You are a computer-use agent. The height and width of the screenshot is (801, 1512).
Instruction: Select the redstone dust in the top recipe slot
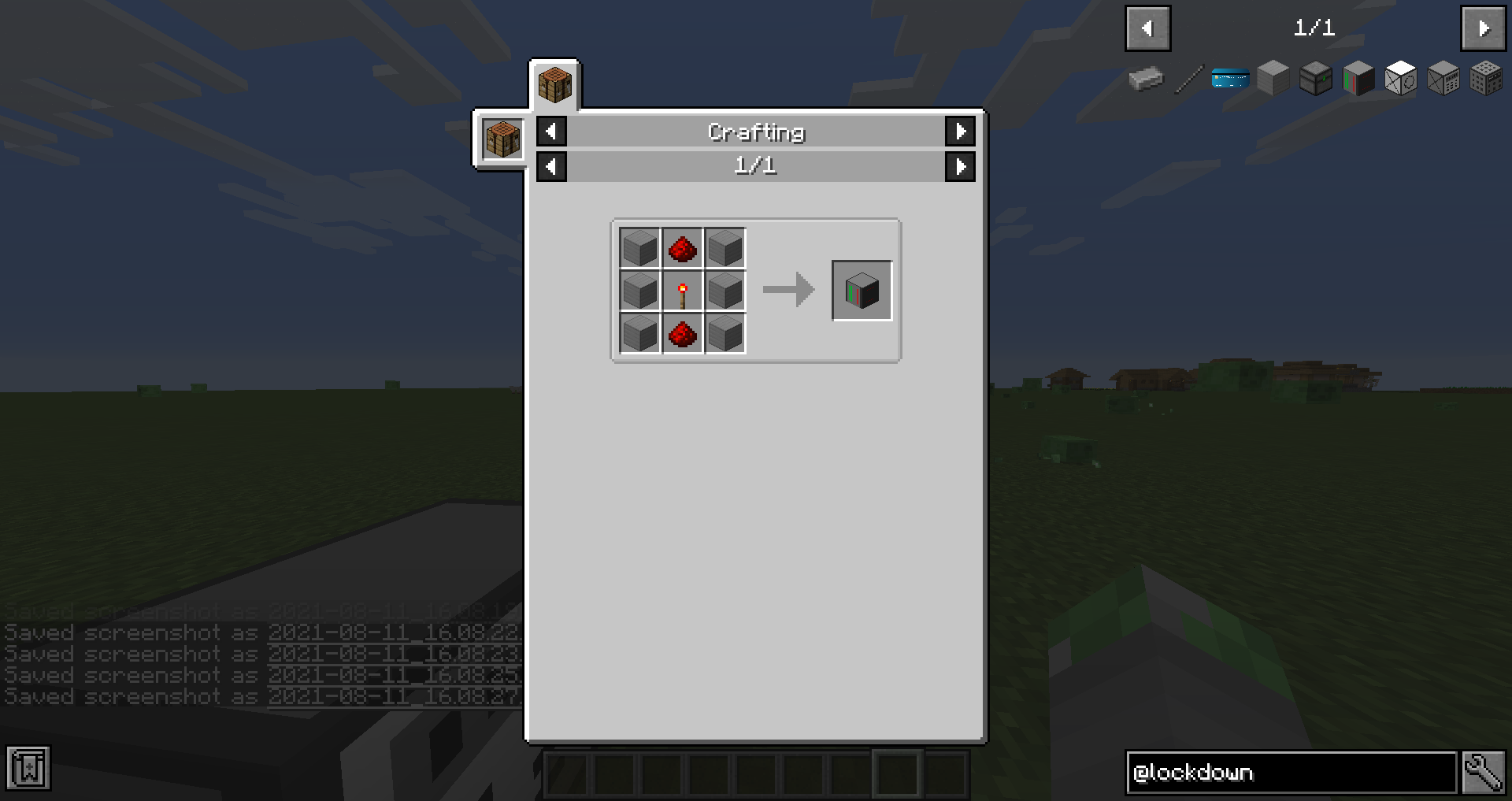point(682,247)
